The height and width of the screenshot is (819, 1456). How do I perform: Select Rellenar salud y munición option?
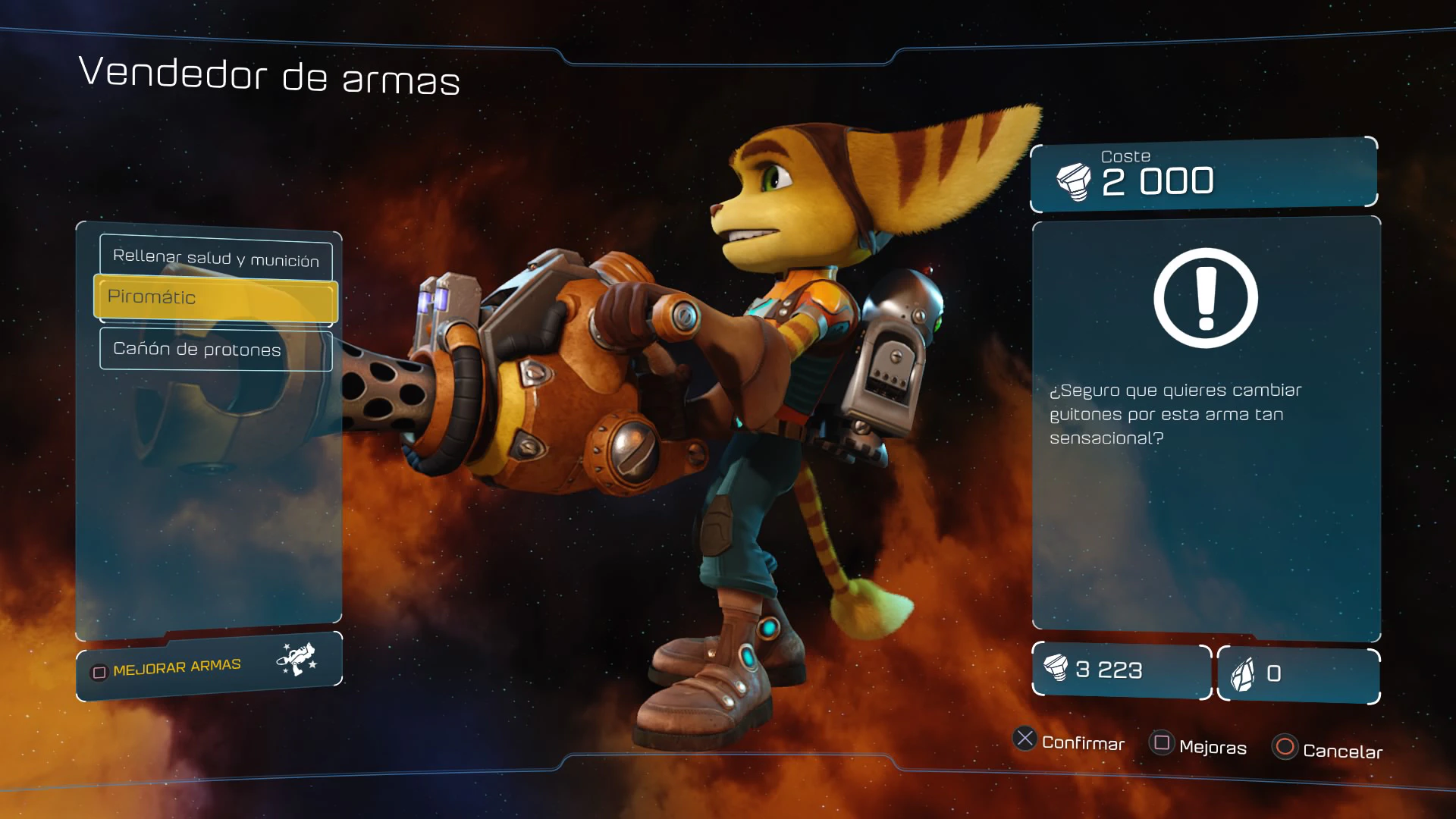click(x=215, y=258)
